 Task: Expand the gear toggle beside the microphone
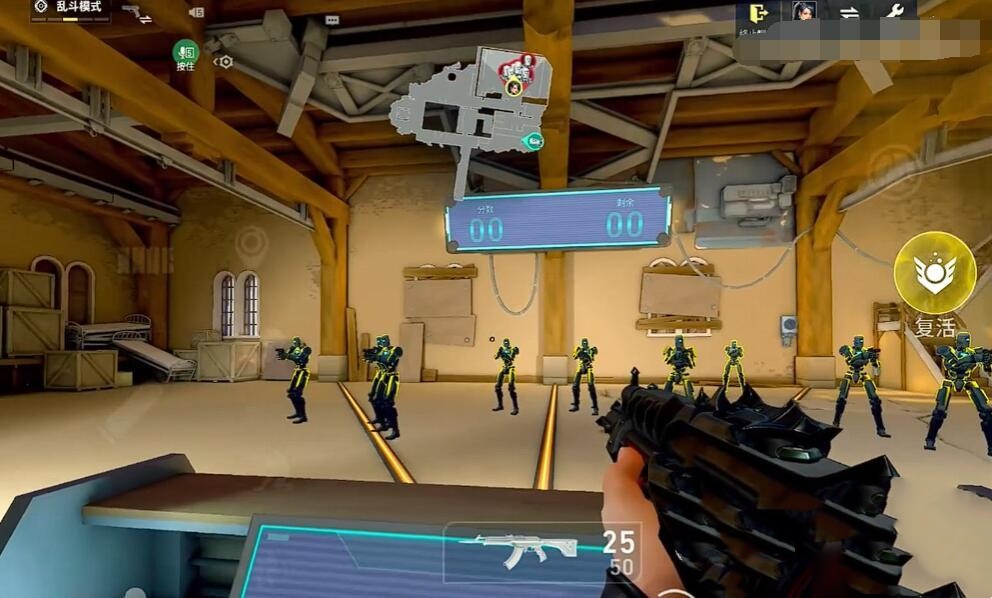tap(224, 61)
